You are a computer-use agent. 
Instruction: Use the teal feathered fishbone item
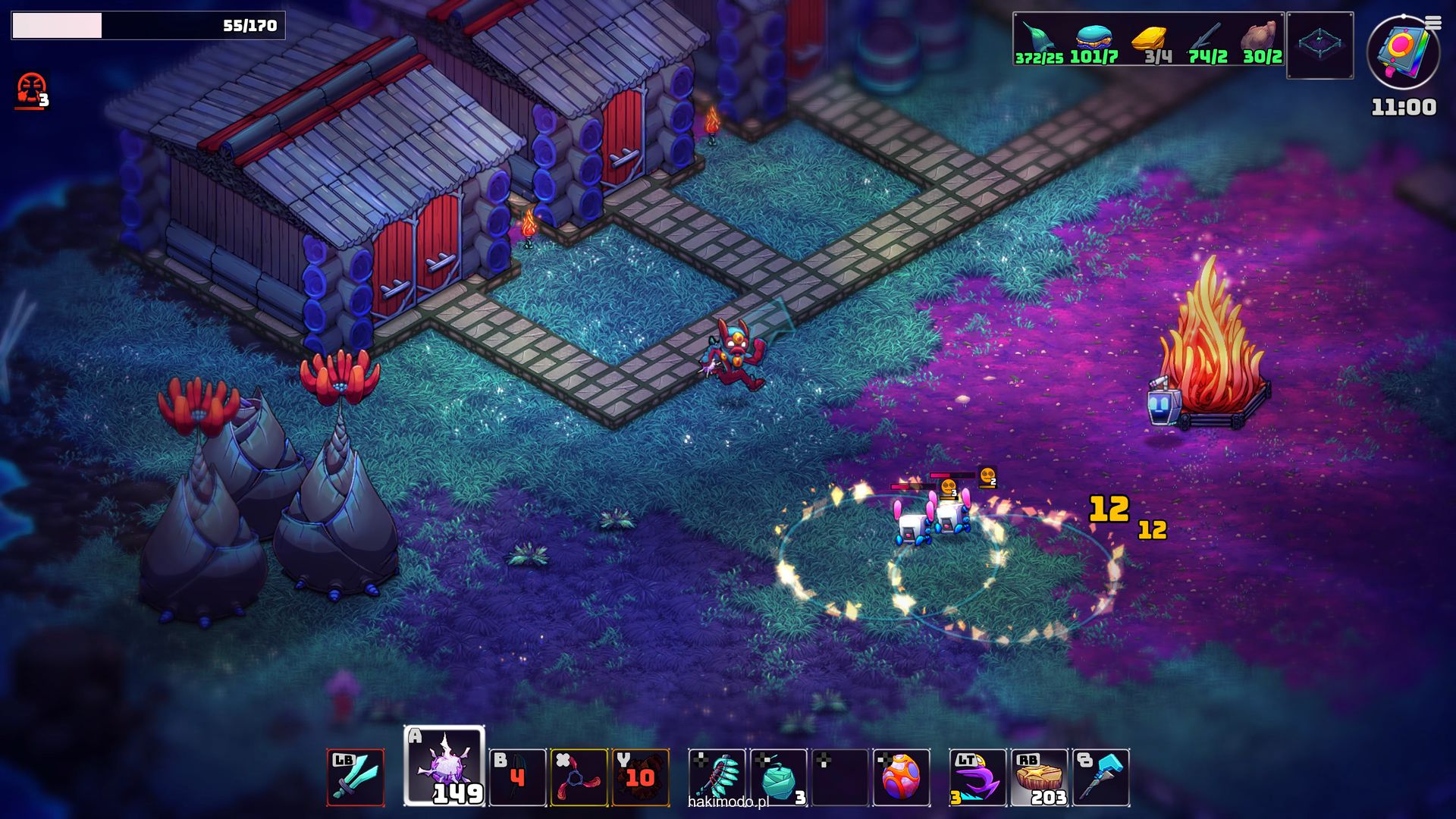pos(717,777)
